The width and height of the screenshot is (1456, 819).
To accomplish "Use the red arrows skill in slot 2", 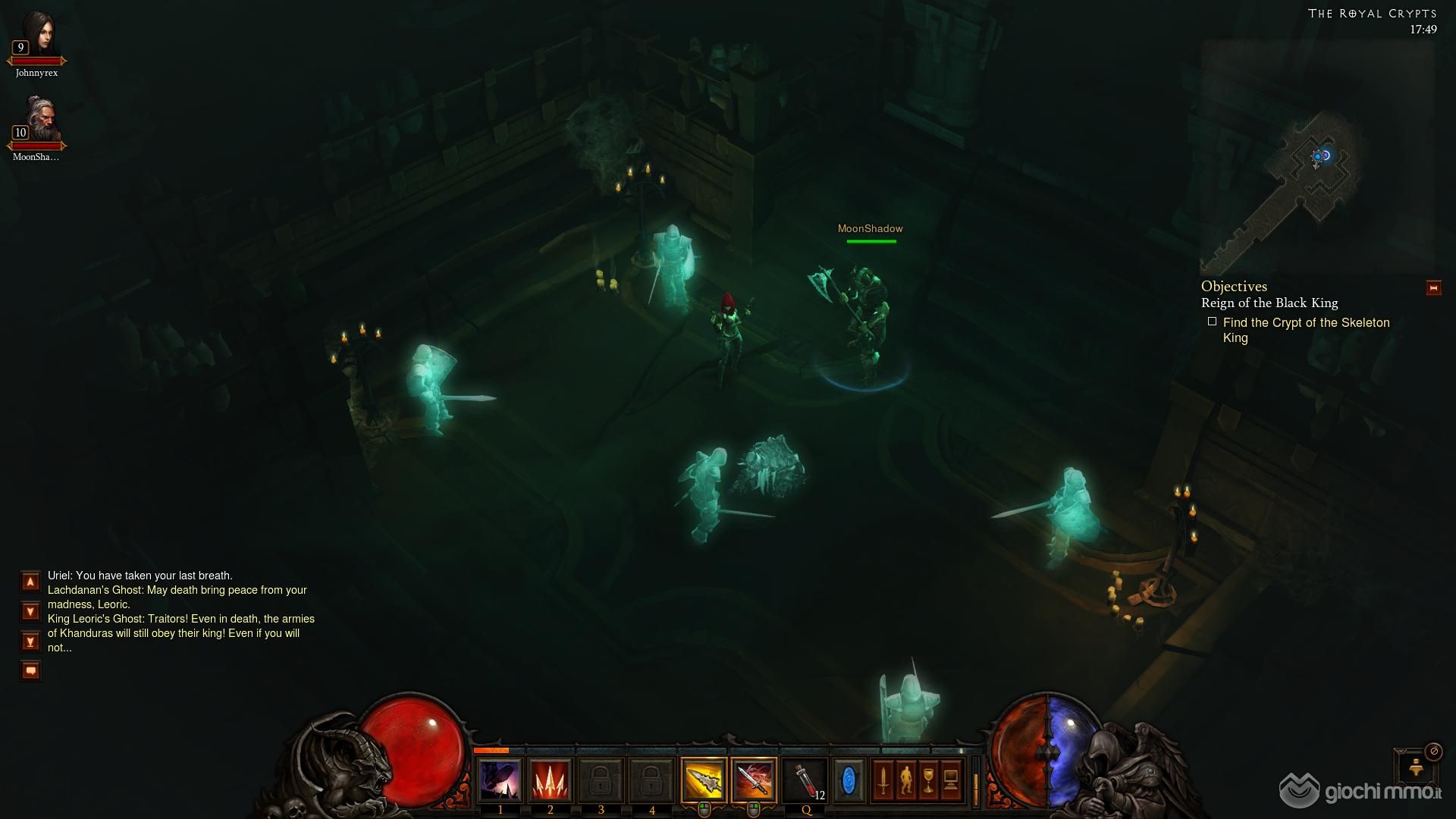I will tap(551, 780).
